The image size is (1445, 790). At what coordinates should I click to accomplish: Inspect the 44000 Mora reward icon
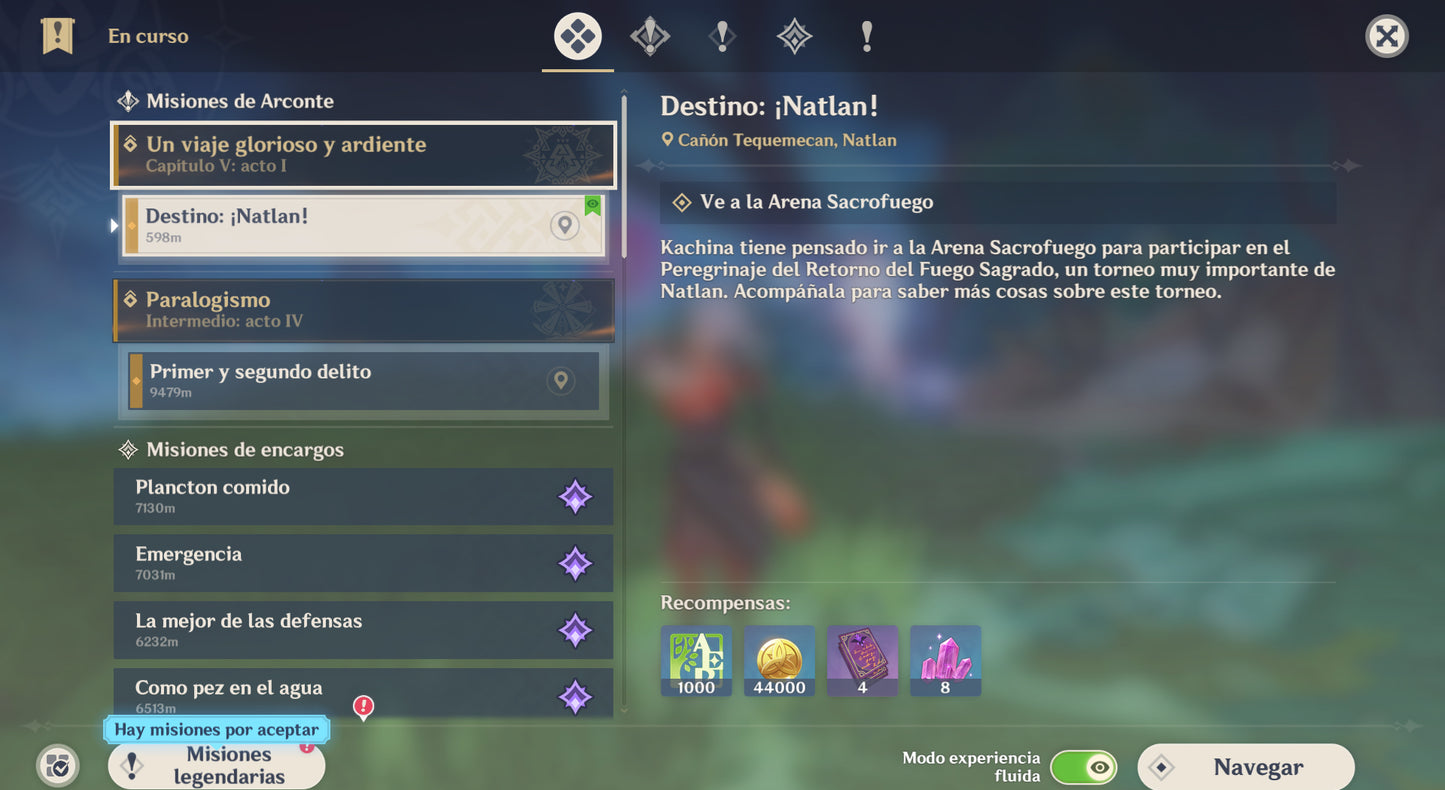tap(779, 660)
